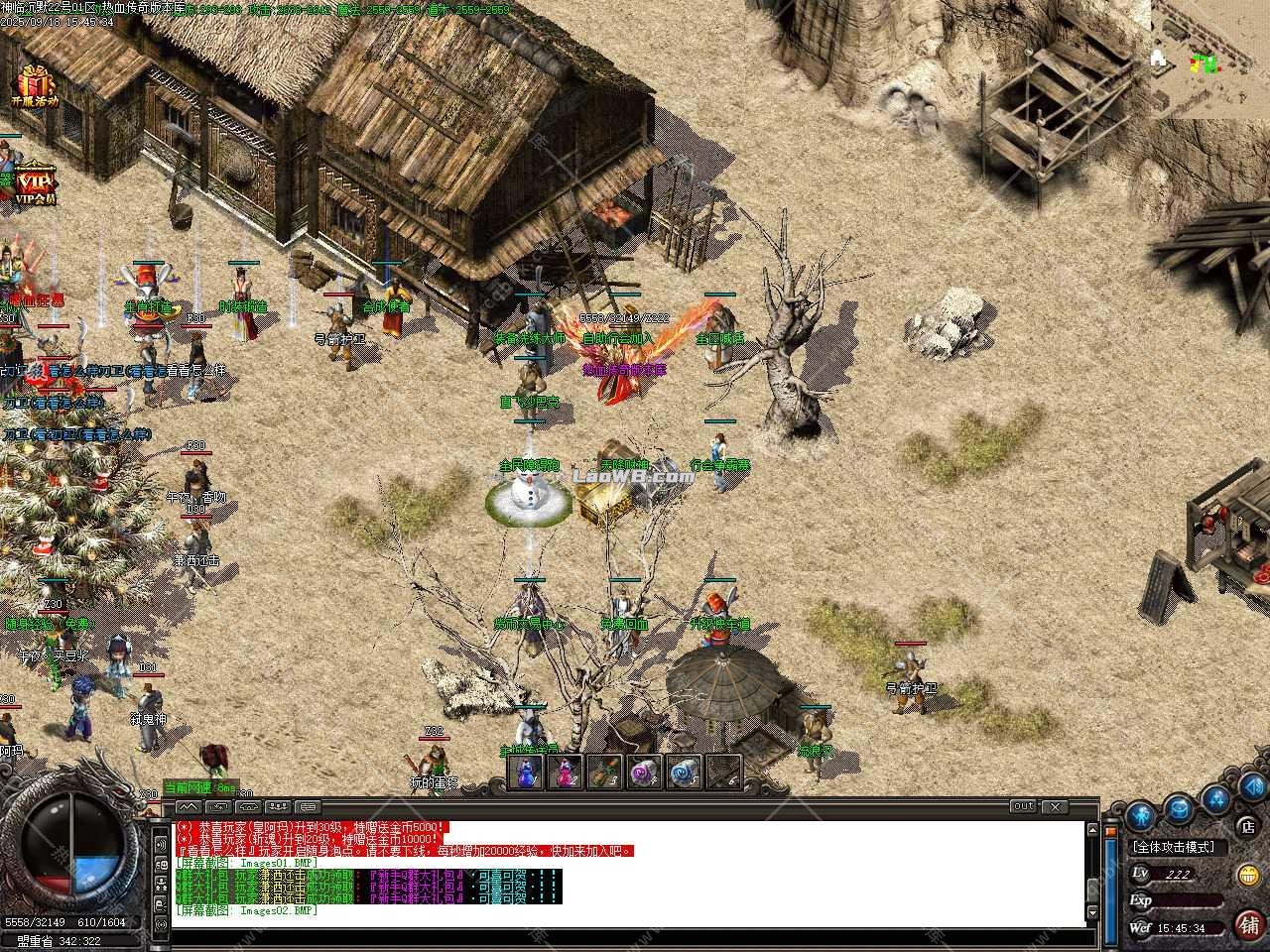This screenshot has height=952, width=1270.
Task: Open the skills round blue button
Action: 1215,798
